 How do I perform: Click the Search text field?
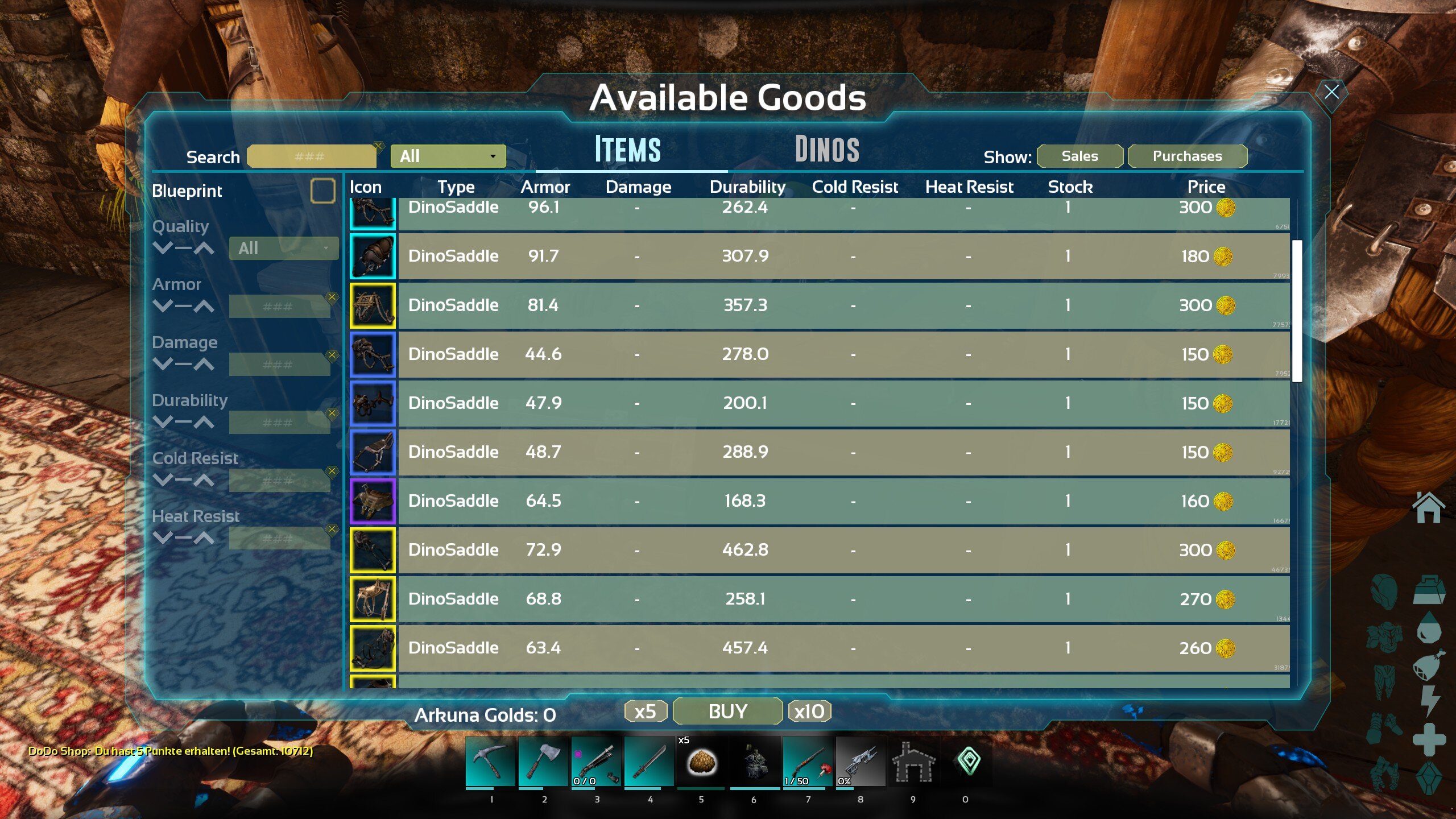311,156
